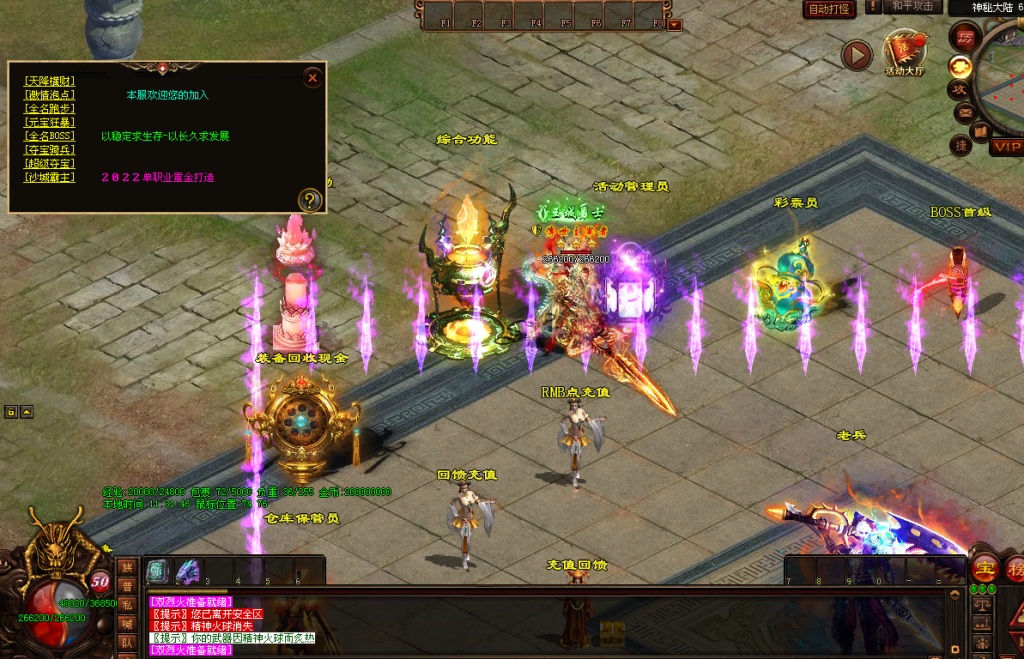The height and width of the screenshot is (659, 1024).
Task: Choose the 沙城霸主 link
Action: click(x=50, y=177)
